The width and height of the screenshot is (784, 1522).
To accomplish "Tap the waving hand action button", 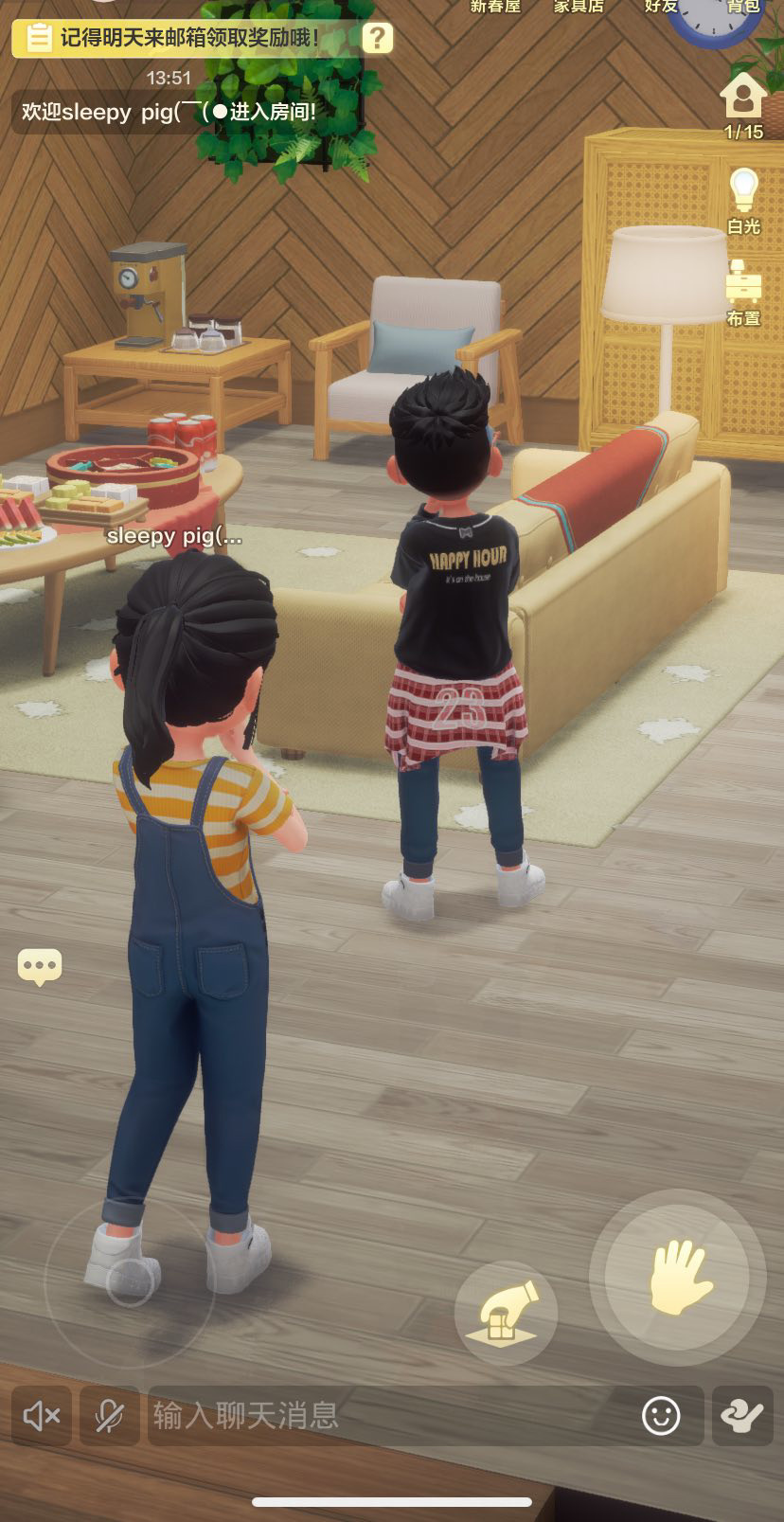I will [677, 1278].
